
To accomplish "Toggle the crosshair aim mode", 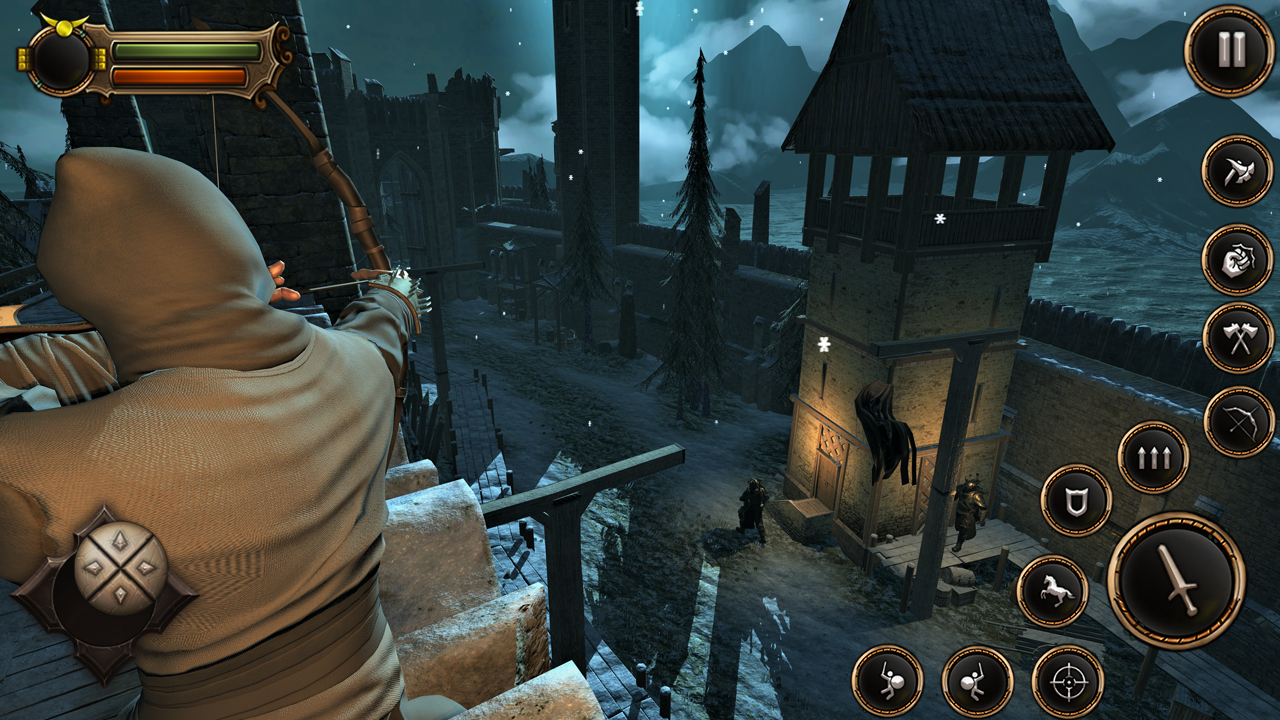I will pos(1067,681).
